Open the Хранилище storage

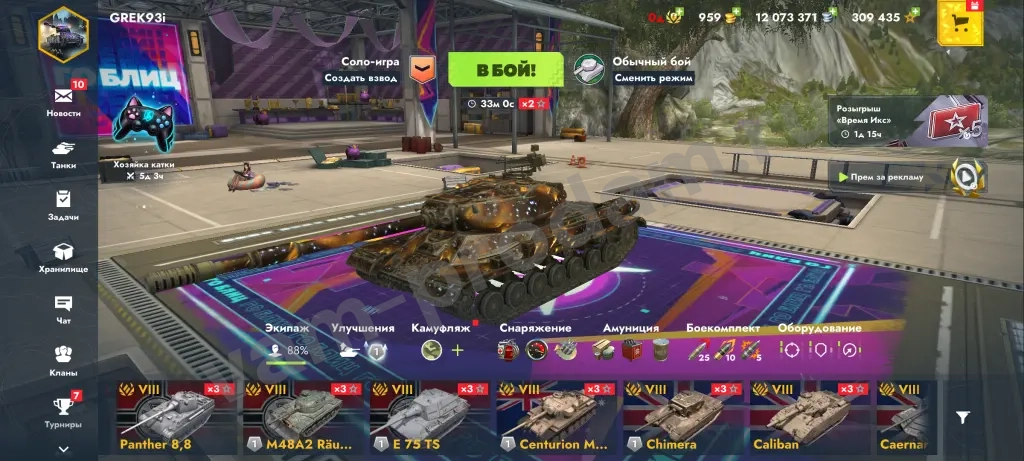(63, 257)
